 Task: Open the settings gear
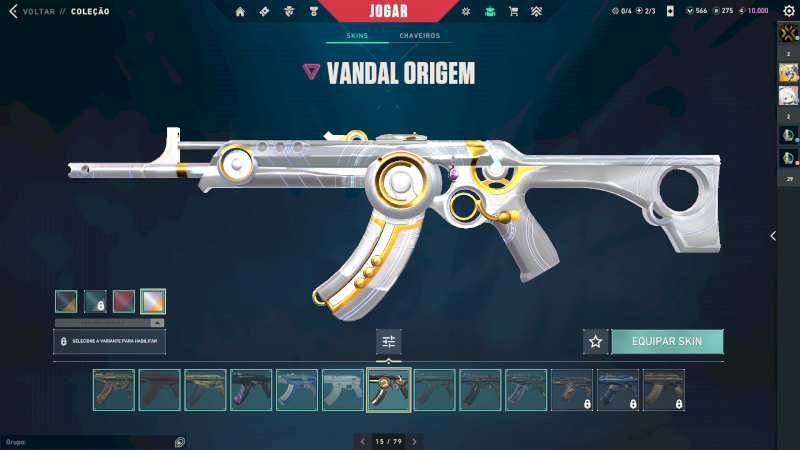point(788,11)
